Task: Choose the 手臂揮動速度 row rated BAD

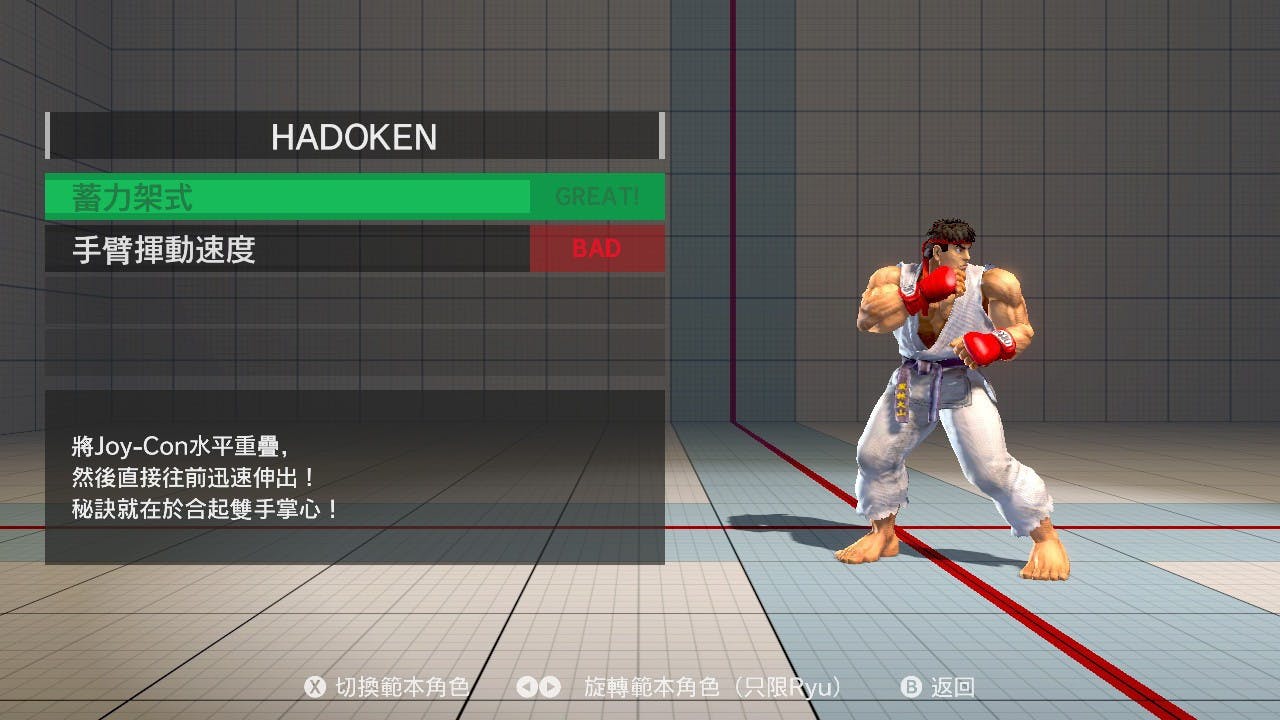Action: tap(355, 249)
